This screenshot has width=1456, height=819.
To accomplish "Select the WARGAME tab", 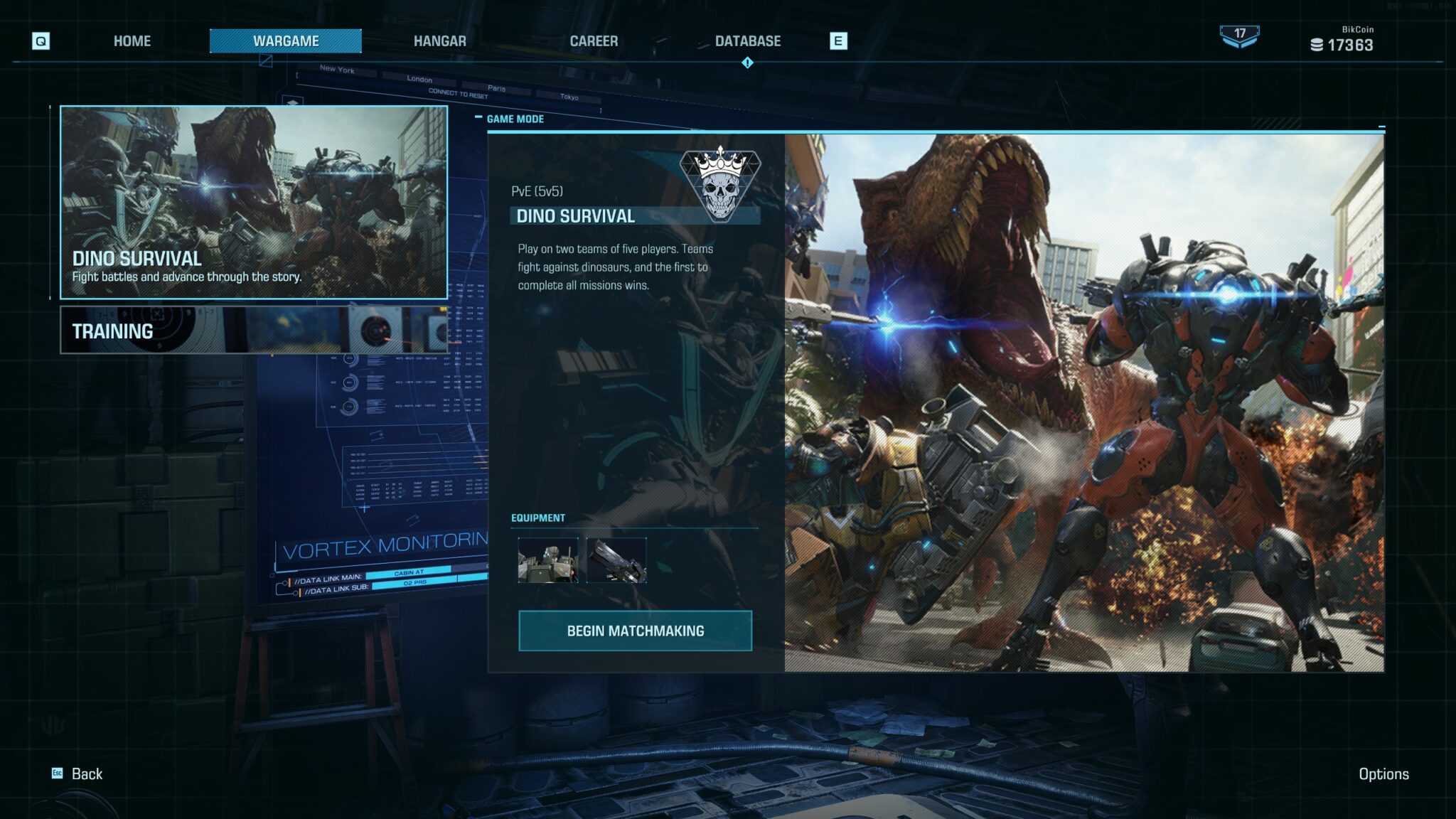I will tap(286, 41).
